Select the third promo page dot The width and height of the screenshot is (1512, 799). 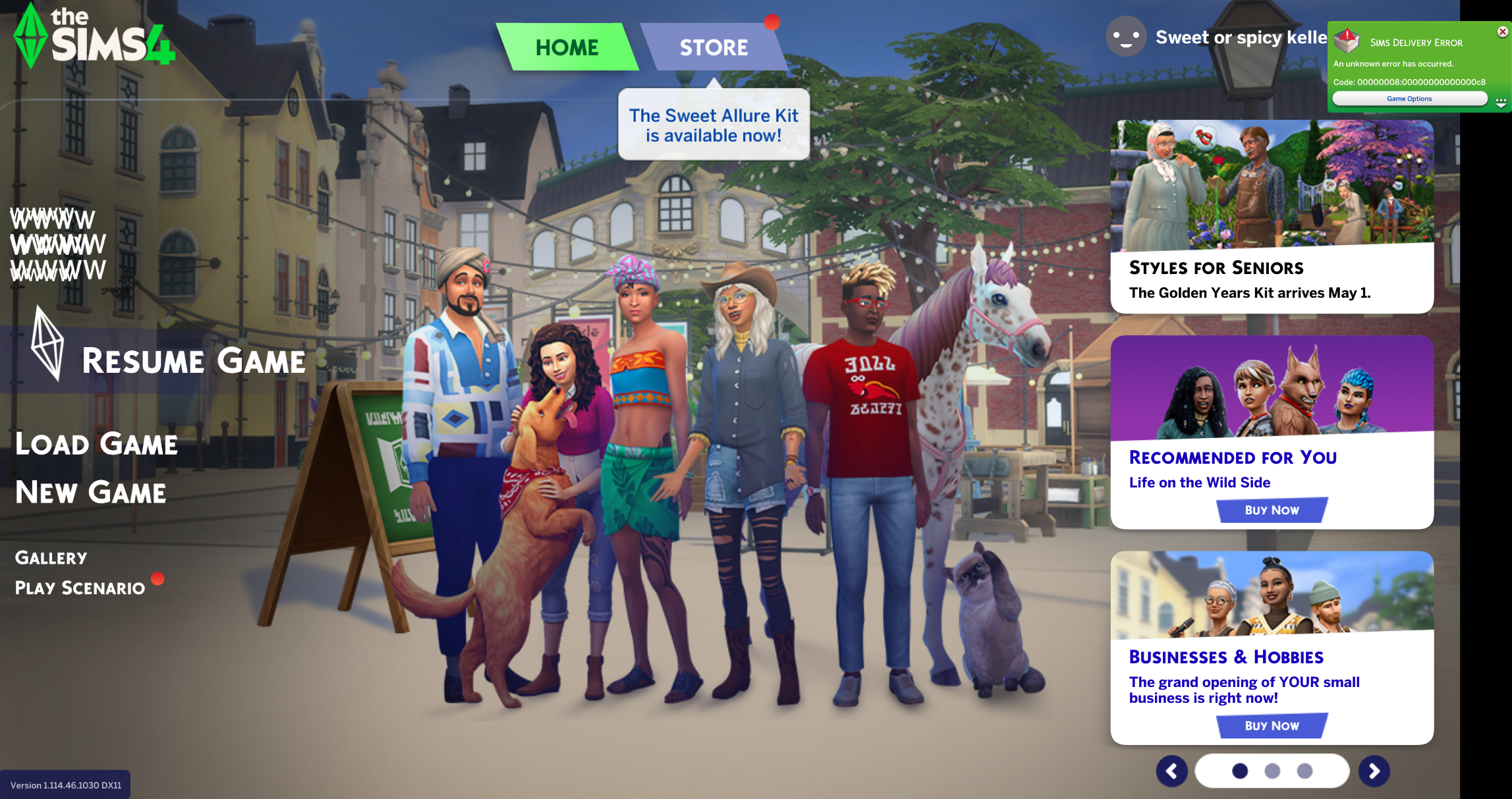point(1304,771)
